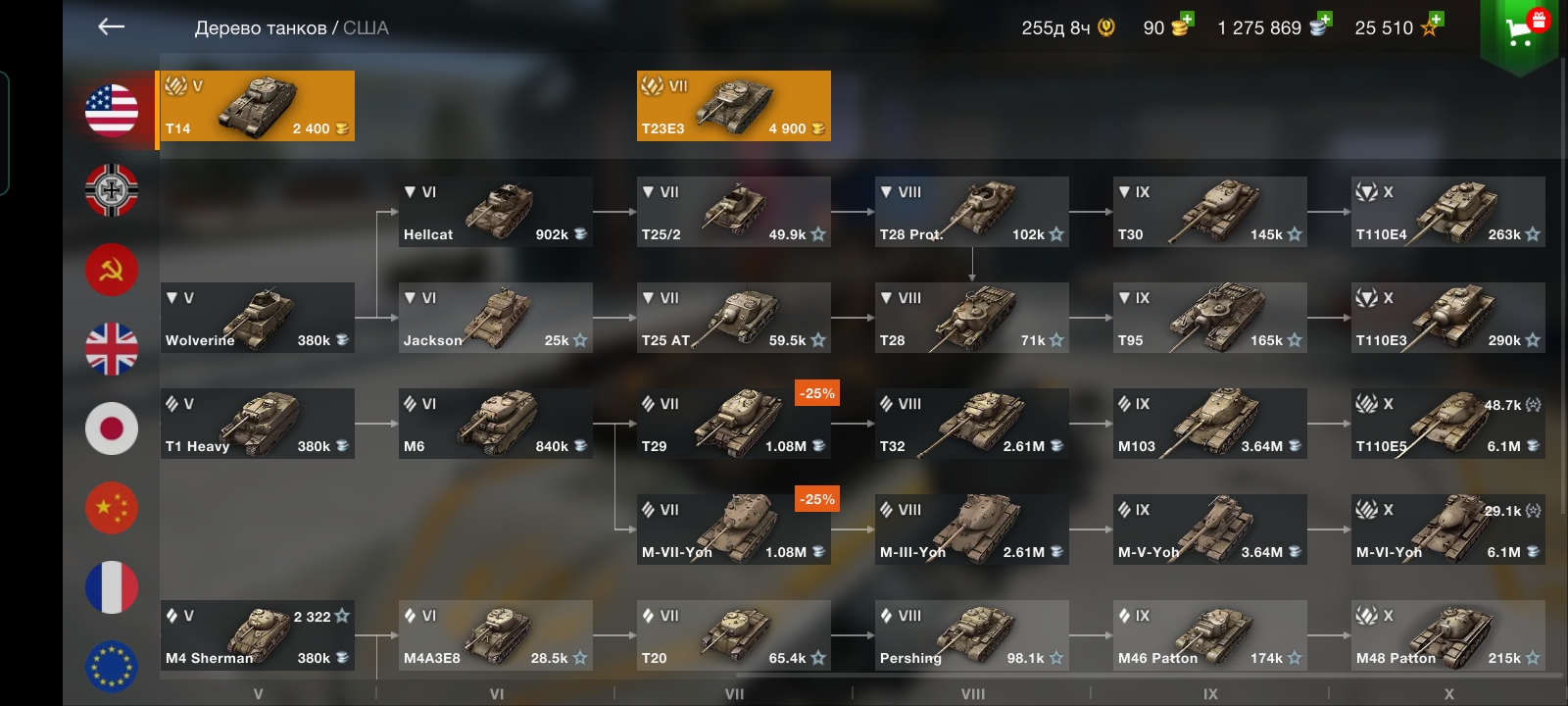Pick the T110E4 tier X tank

click(x=1447, y=212)
